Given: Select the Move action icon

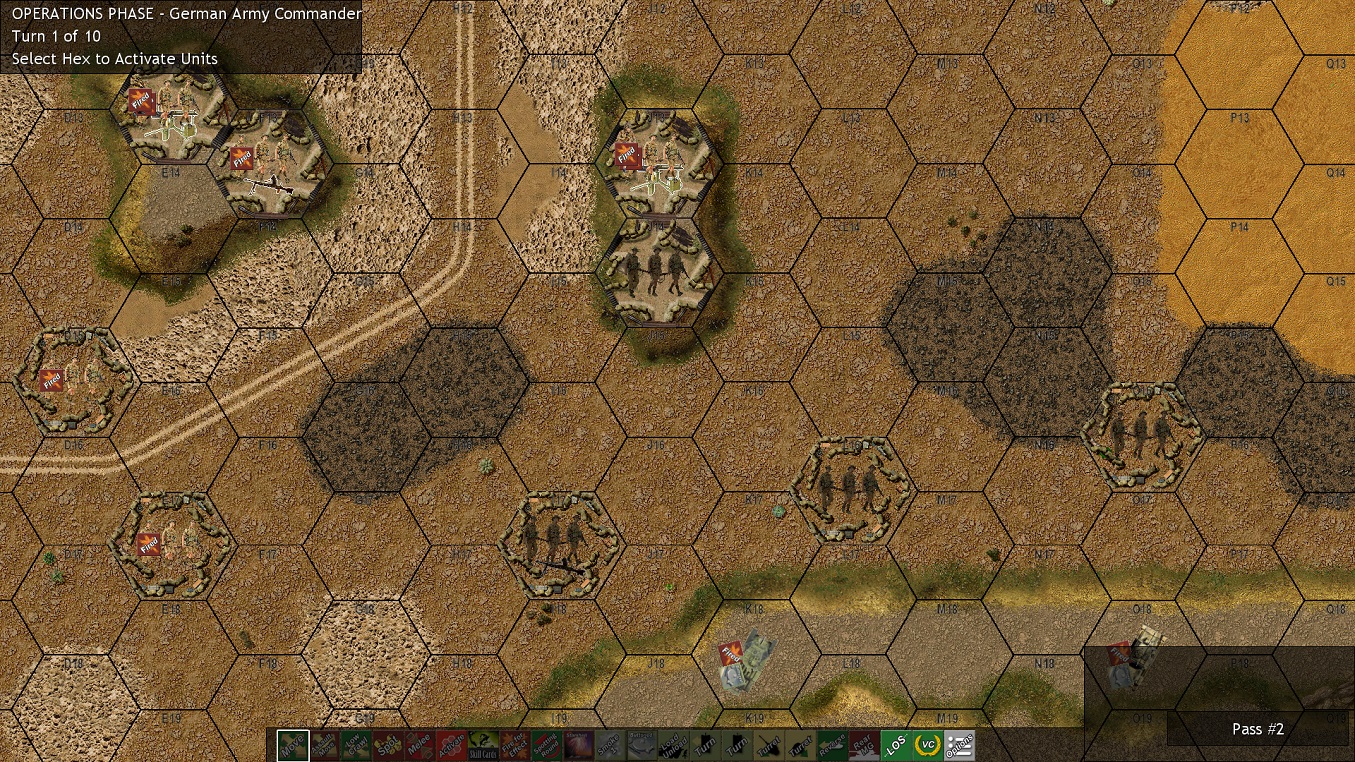Looking at the screenshot, I should [291, 745].
